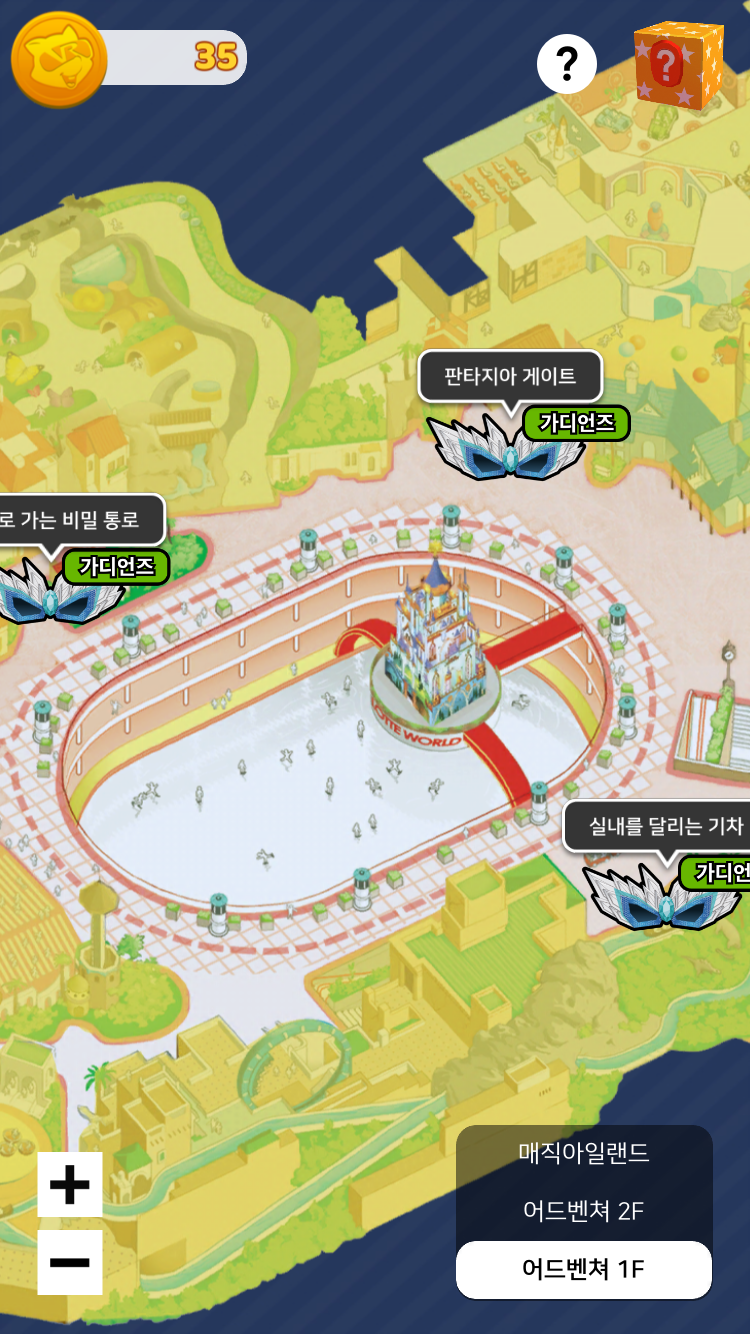Switch to 매직아일랜드 map
750x1334 pixels.
(x=584, y=1153)
